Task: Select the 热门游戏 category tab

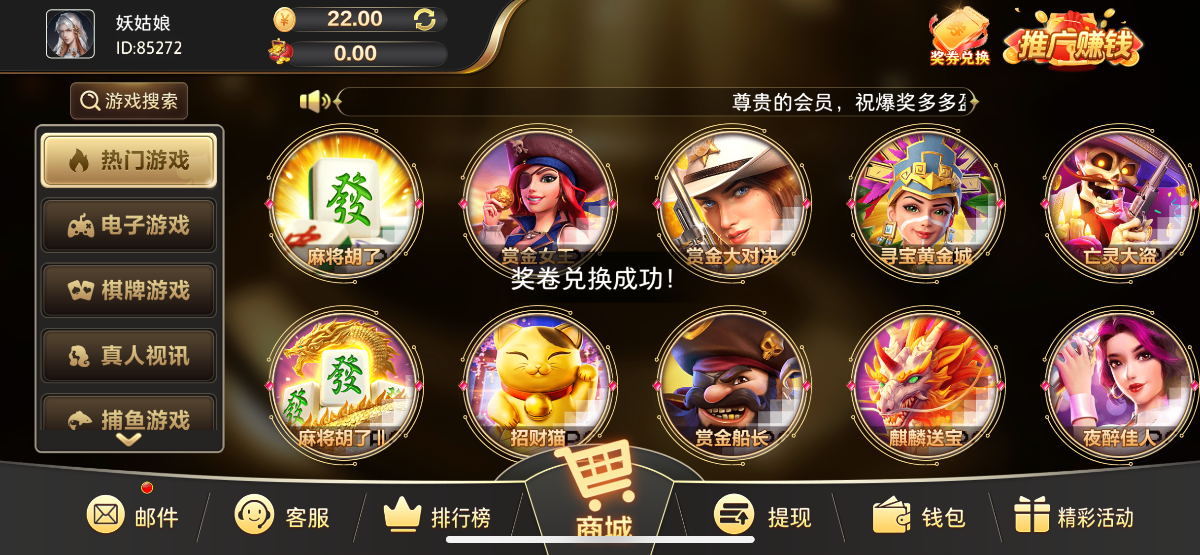Action: pos(129,160)
